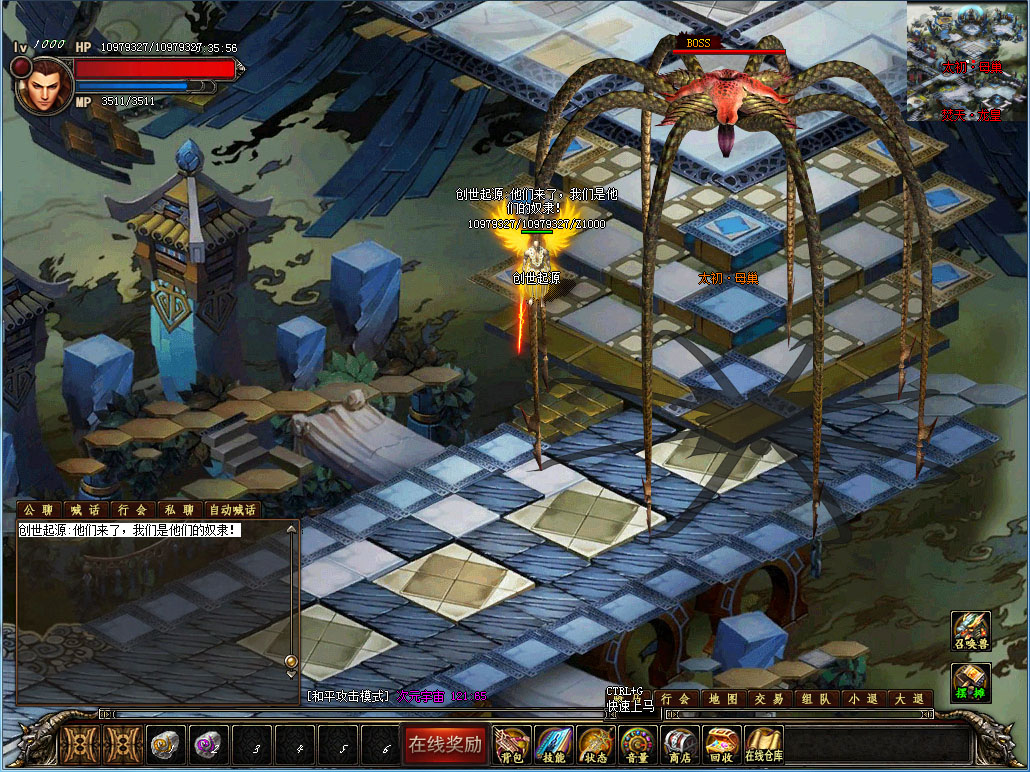Open the 组队 team button
This screenshot has width=1030, height=772.
tap(815, 699)
